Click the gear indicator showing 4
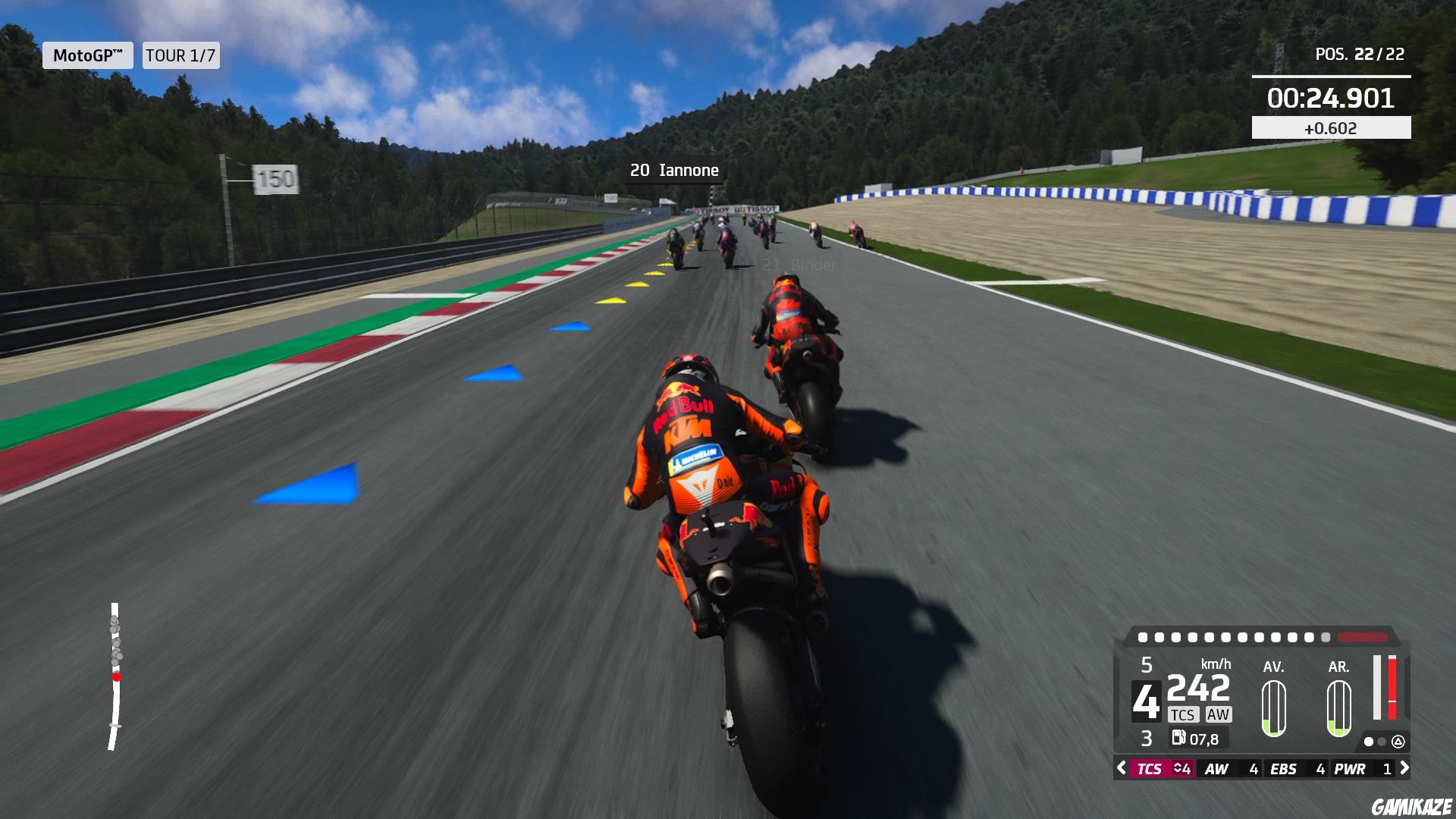Screen dimensions: 1456x819 pyautogui.click(x=1147, y=701)
